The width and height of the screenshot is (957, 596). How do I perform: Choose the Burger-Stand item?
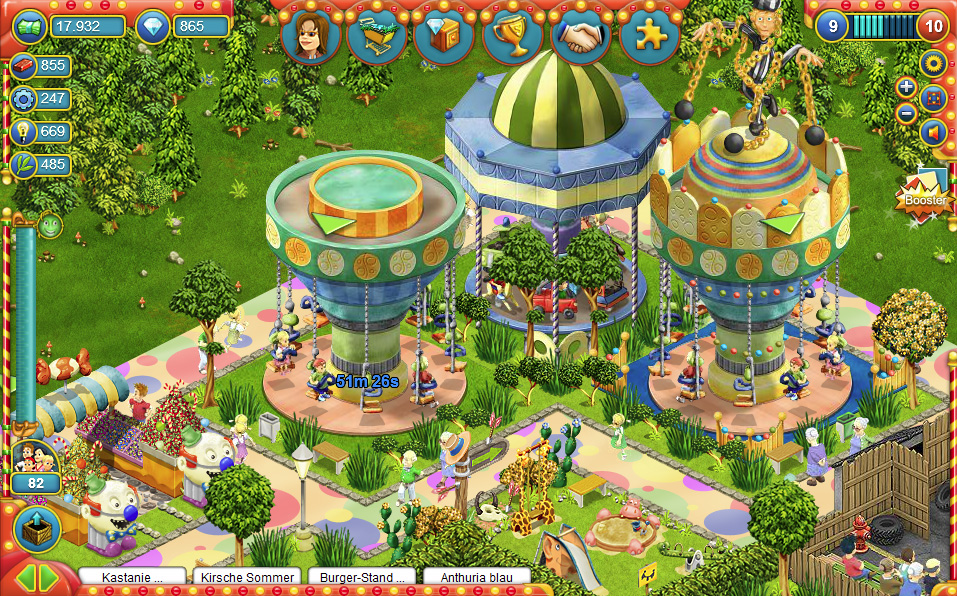(x=363, y=577)
